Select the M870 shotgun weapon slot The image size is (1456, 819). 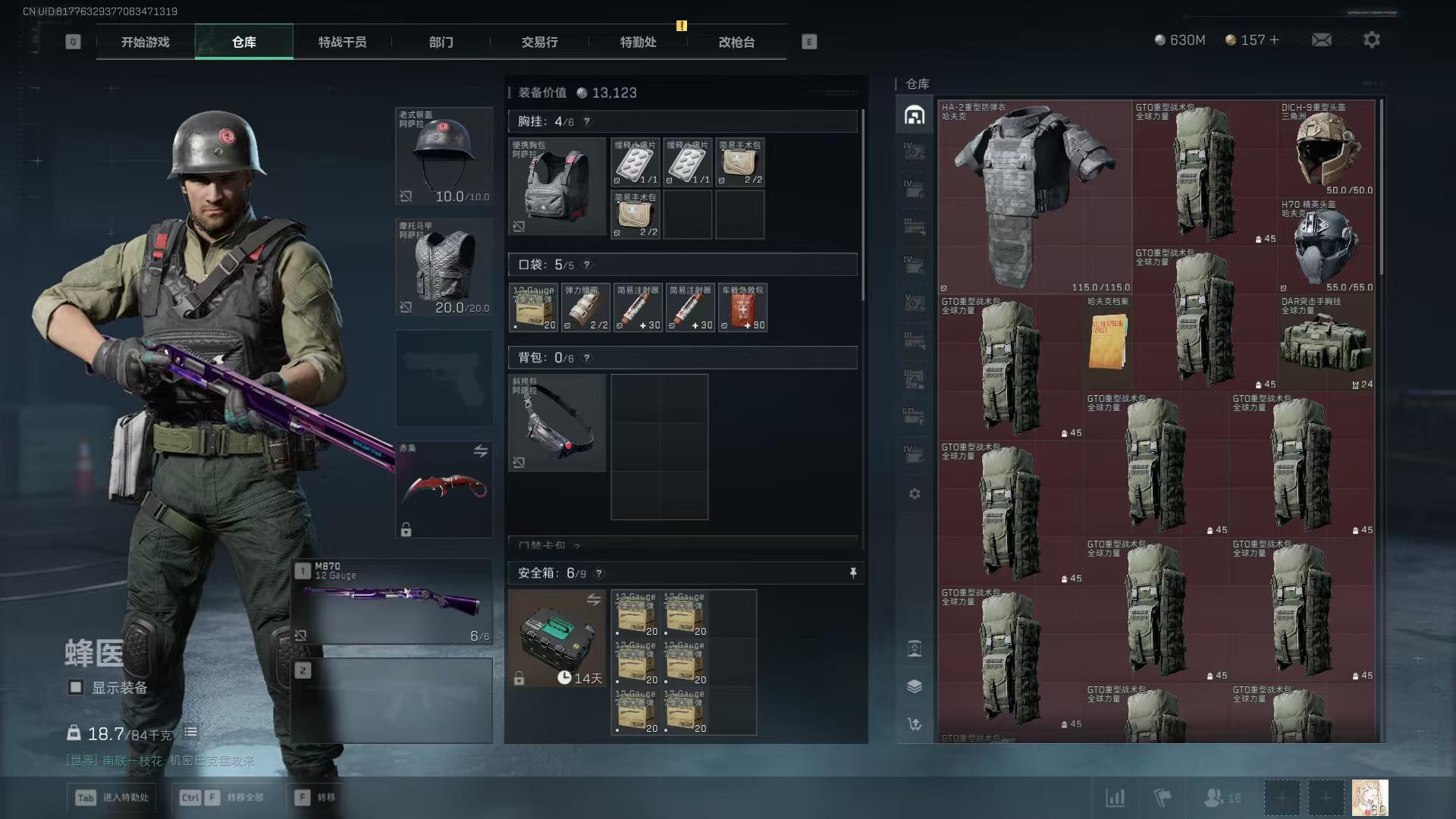coord(393,603)
